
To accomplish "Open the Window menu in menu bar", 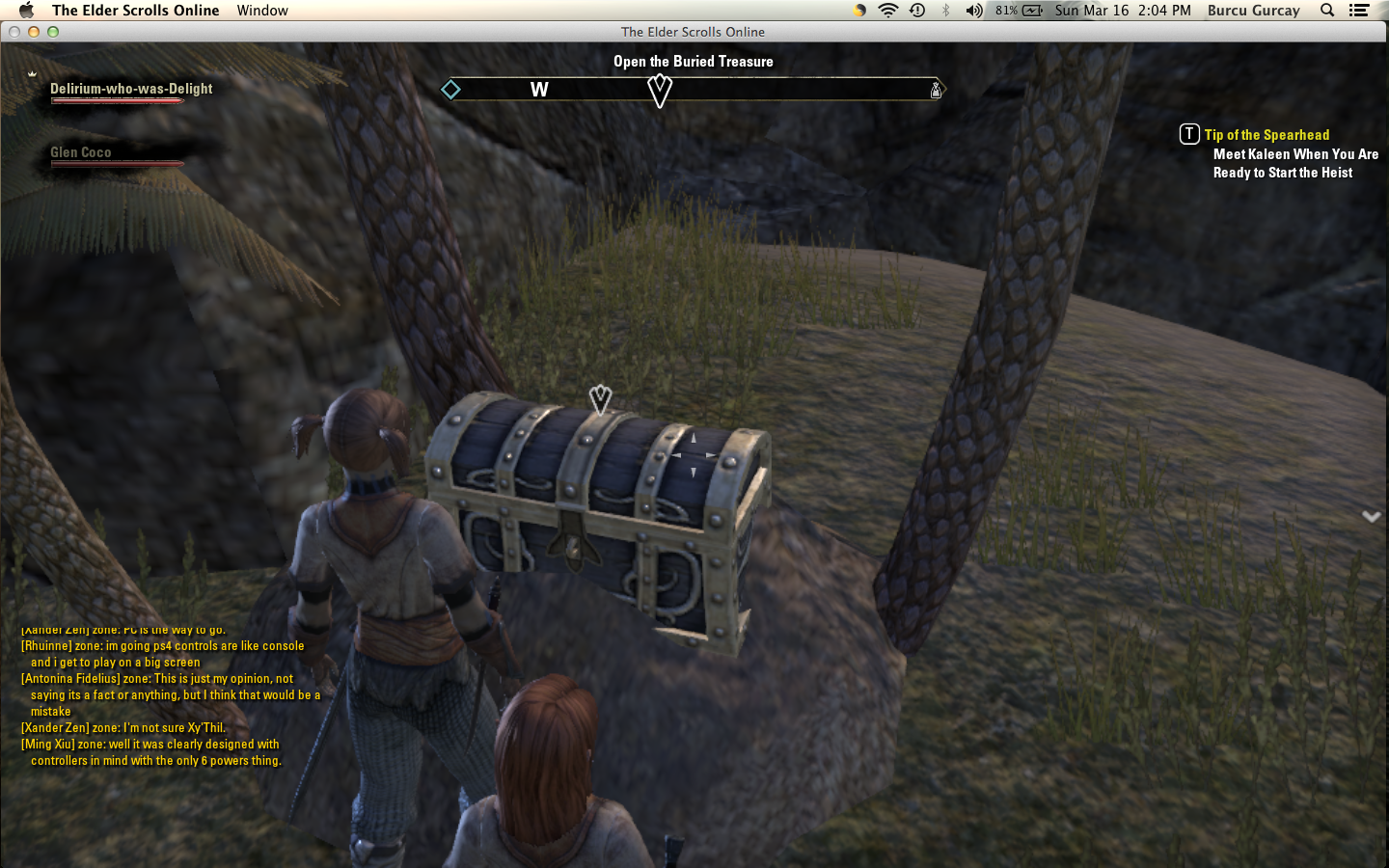I will click(262, 11).
